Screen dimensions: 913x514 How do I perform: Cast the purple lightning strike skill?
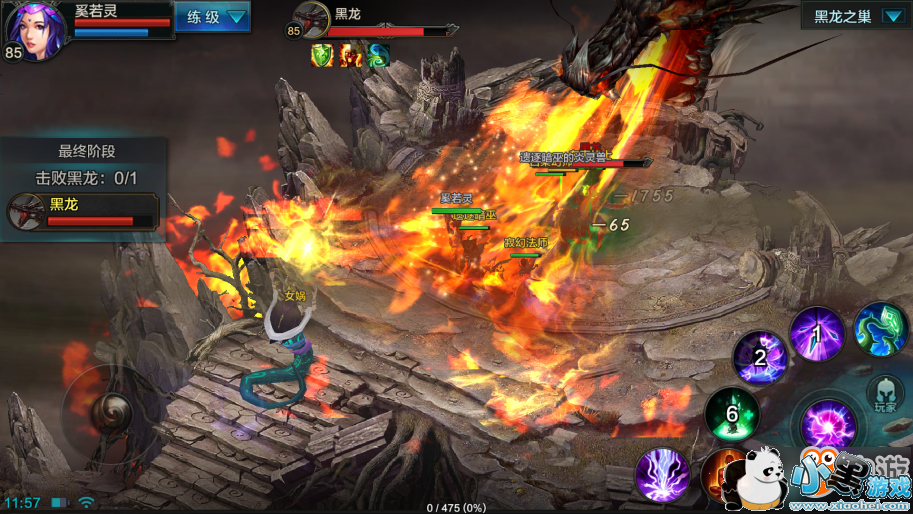pos(663,473)
